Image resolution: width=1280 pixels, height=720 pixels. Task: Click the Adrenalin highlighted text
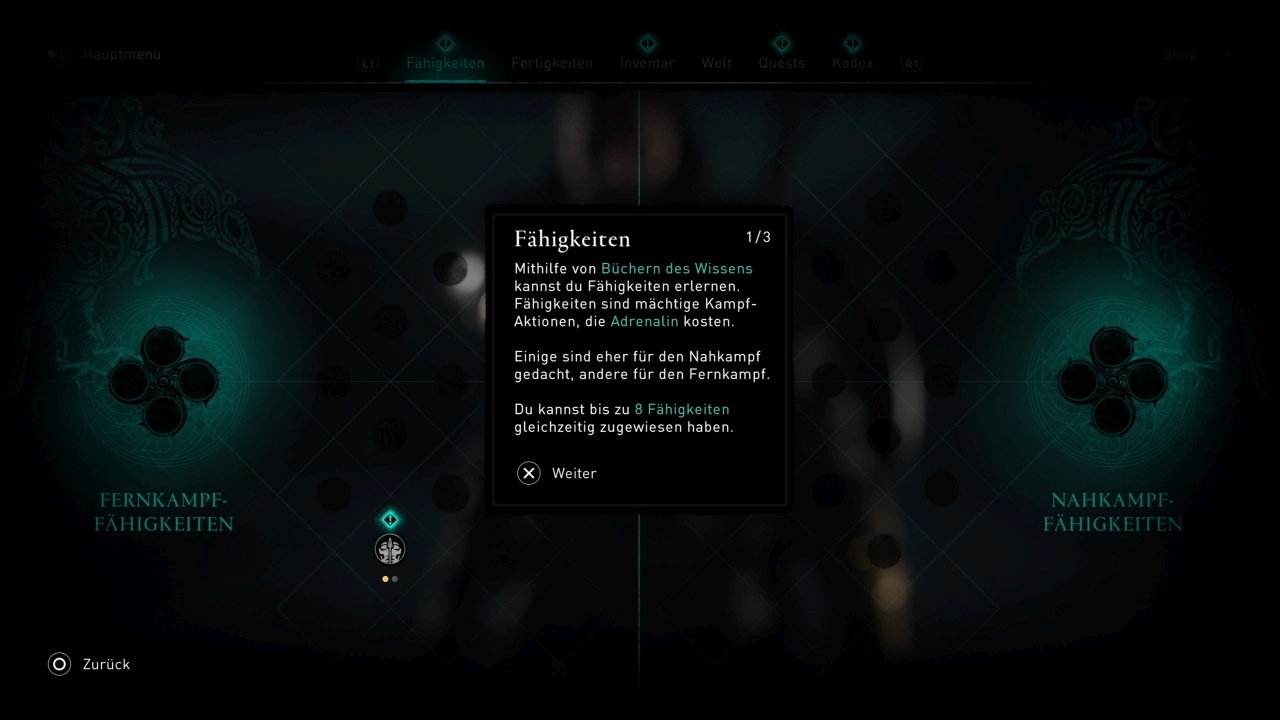[645, 321]
